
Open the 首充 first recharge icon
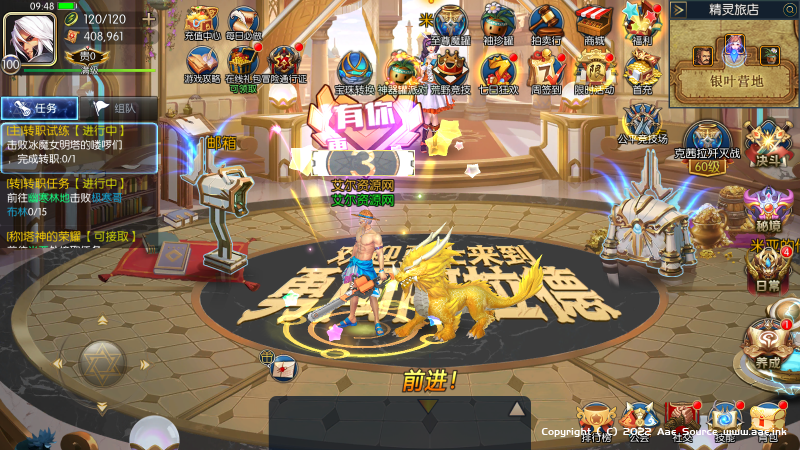pyautogui.click(x=641, y=70)
